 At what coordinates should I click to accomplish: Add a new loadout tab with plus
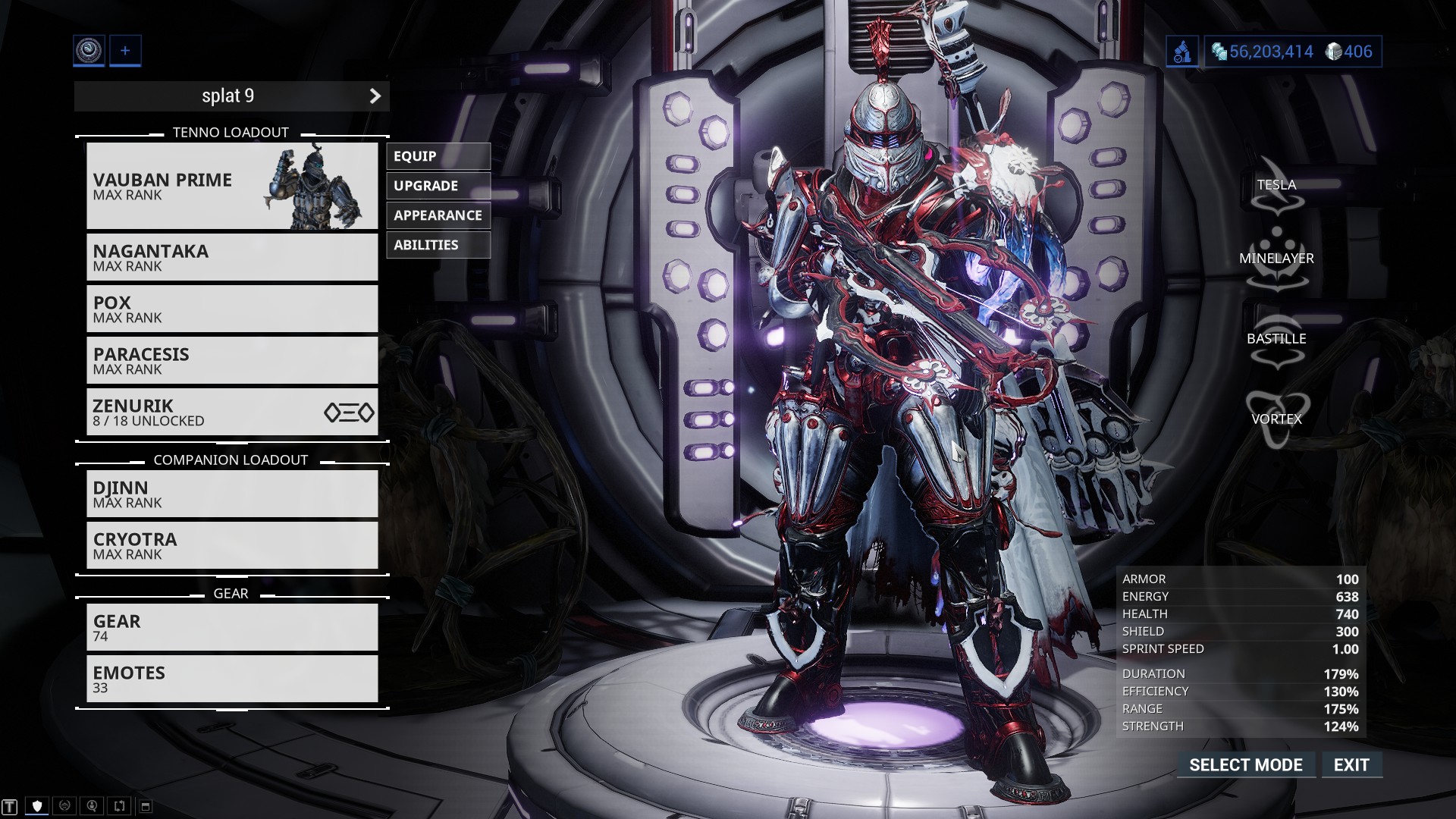pyautogui.click(x=125, y=51)
